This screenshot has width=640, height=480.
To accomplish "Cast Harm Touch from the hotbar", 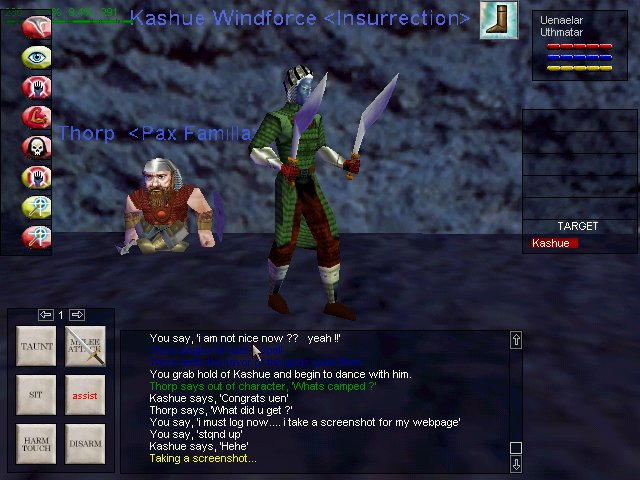I will click(36, 443).
